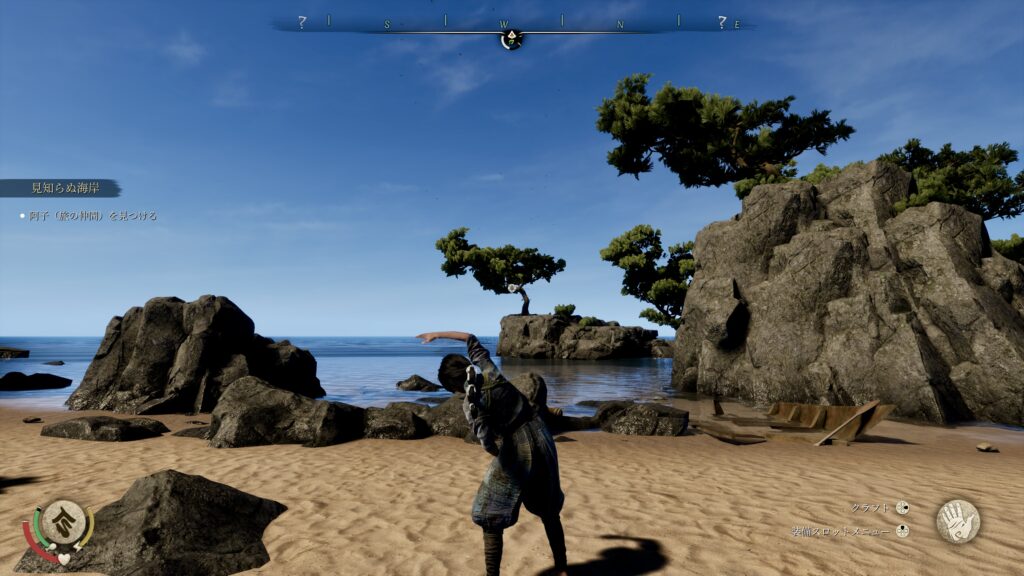The width and height of the screenshot is (1024, 576).
Task: Select the center marker on the compass bar
Action: coord(511,39)
